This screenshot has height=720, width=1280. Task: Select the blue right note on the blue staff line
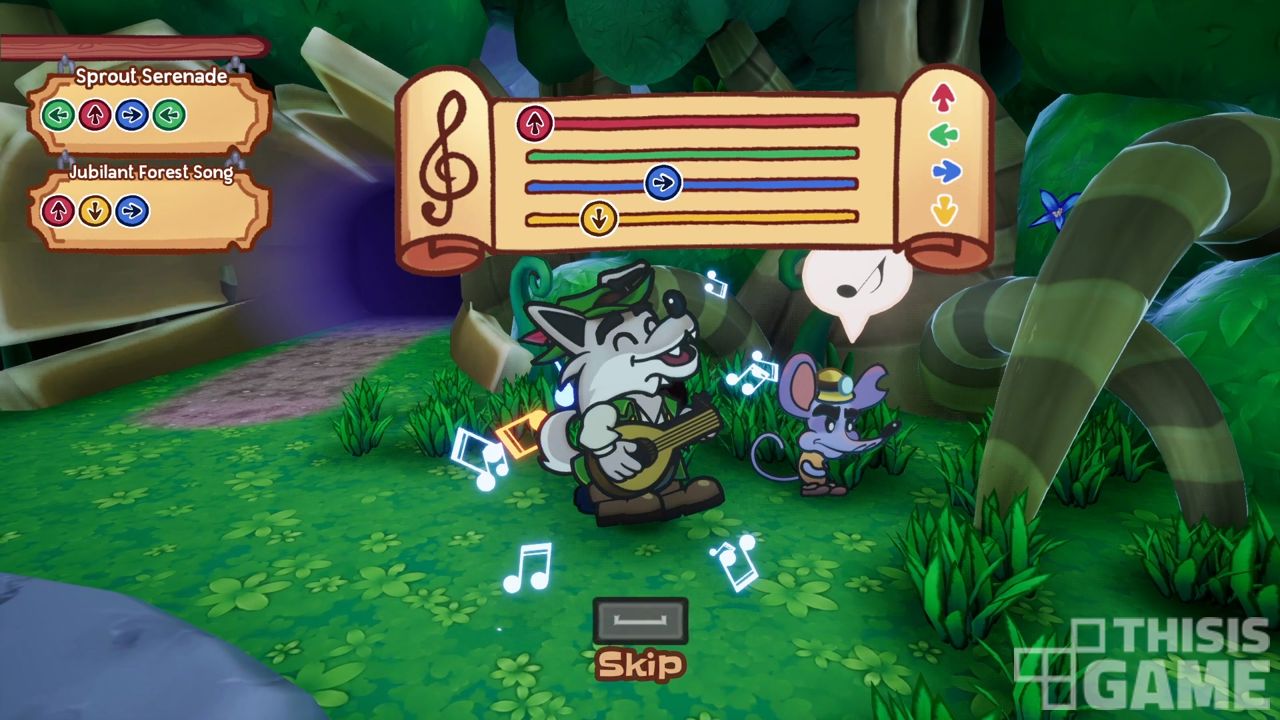point(662,184)
